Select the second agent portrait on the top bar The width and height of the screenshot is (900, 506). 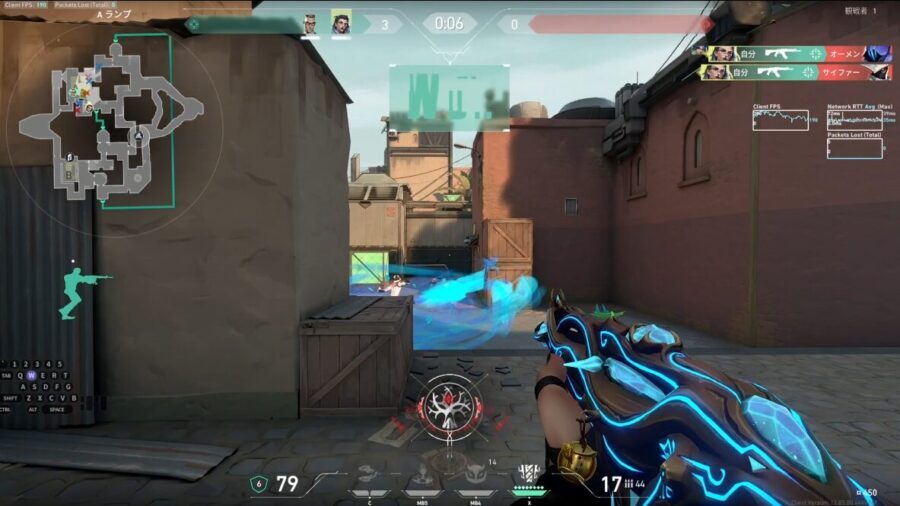pos(340,23)
